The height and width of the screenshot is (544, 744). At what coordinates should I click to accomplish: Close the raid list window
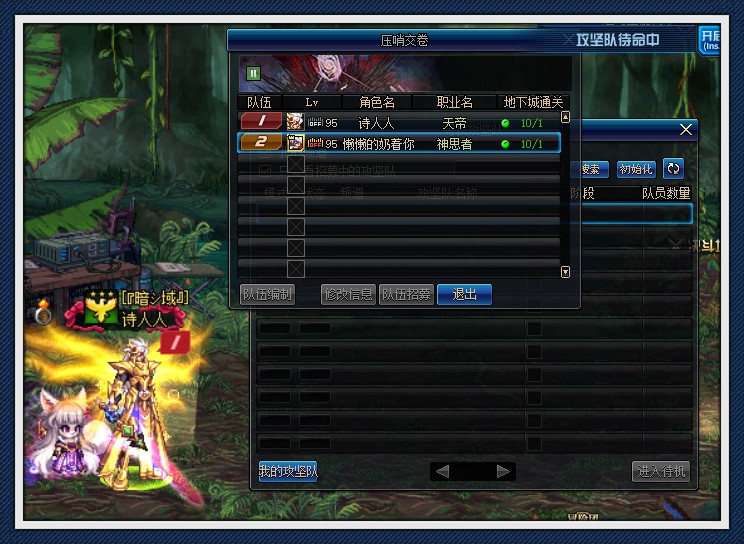[686, 130]
